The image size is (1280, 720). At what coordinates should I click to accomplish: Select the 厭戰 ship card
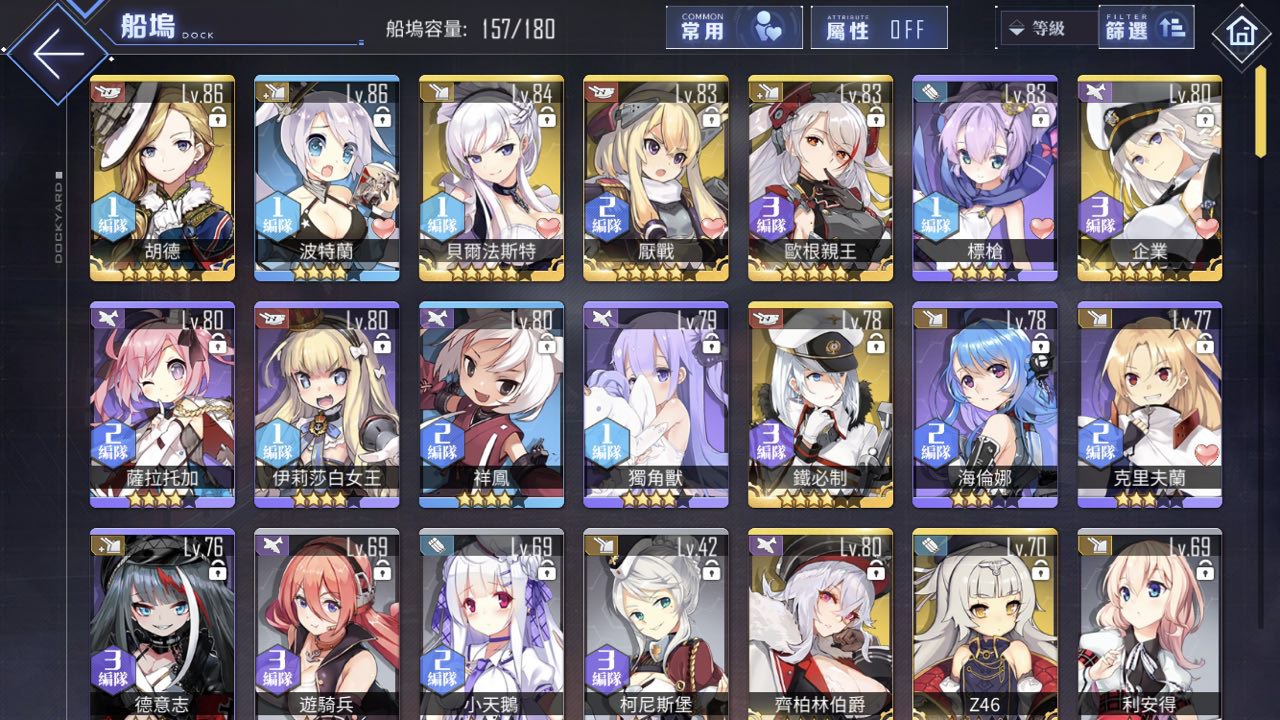[655, 178]
